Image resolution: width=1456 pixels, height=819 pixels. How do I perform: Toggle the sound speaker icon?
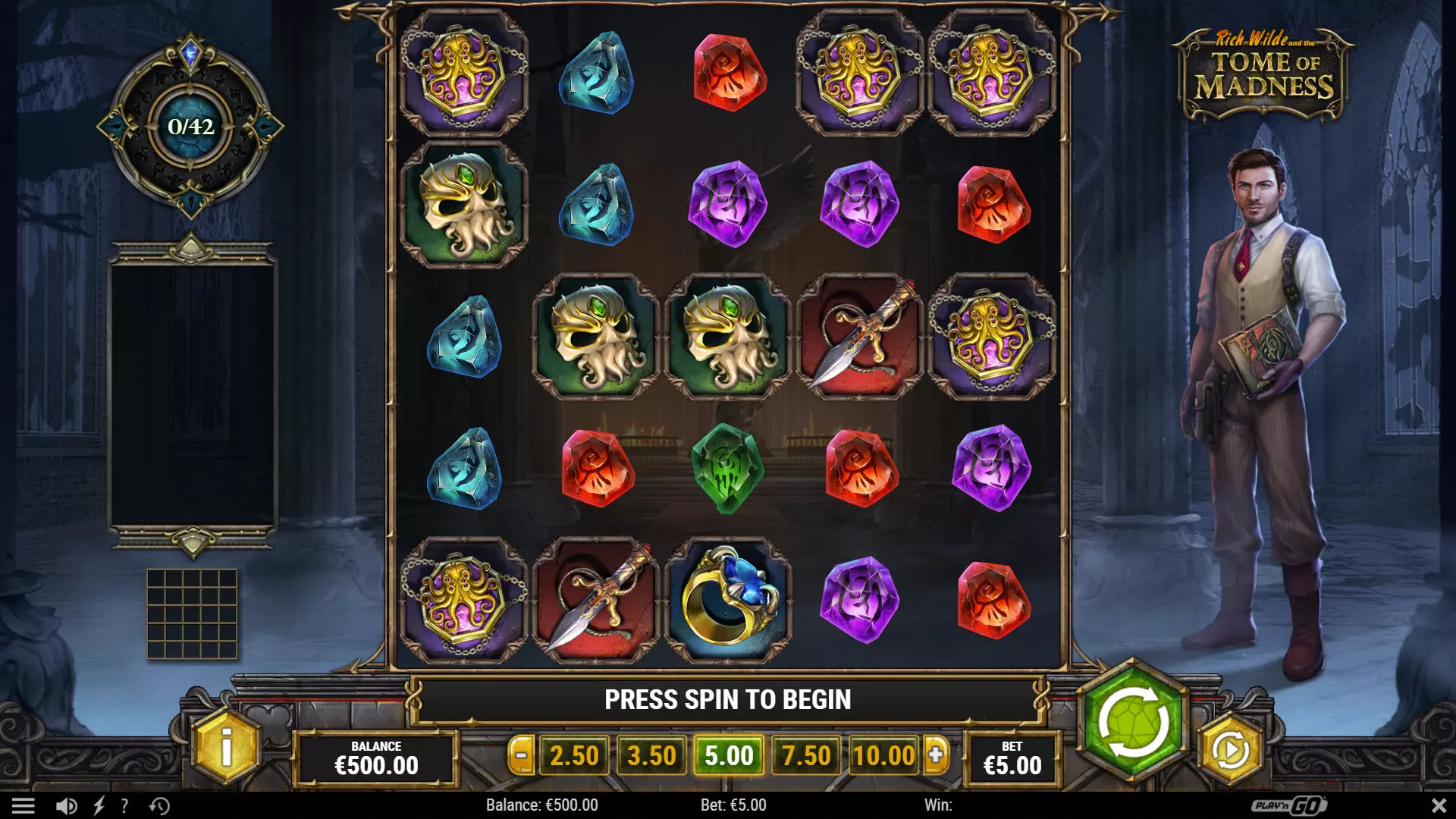click(66, 805)
